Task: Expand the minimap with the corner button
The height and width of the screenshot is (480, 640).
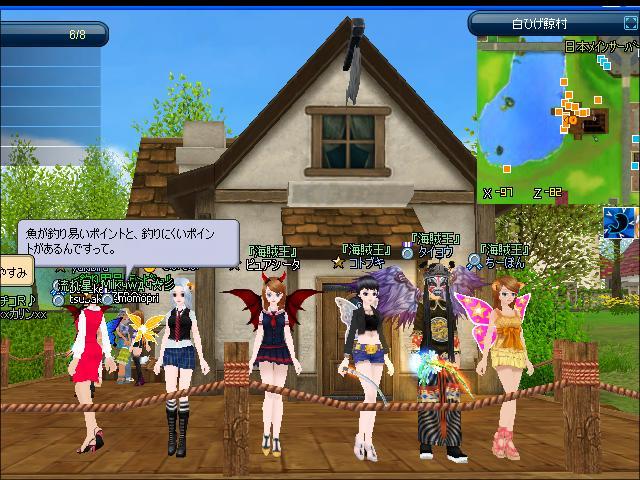Action: (x=628, y=22)
